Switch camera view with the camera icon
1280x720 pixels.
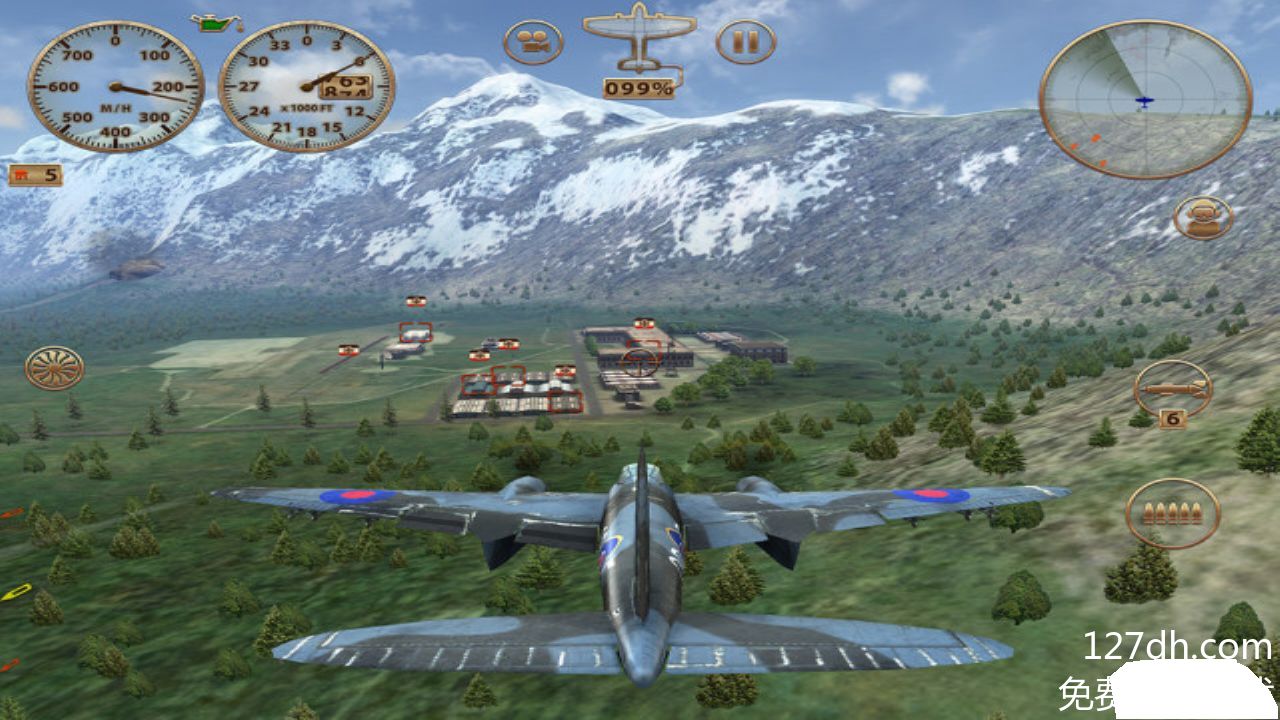[x=533, y=42]
